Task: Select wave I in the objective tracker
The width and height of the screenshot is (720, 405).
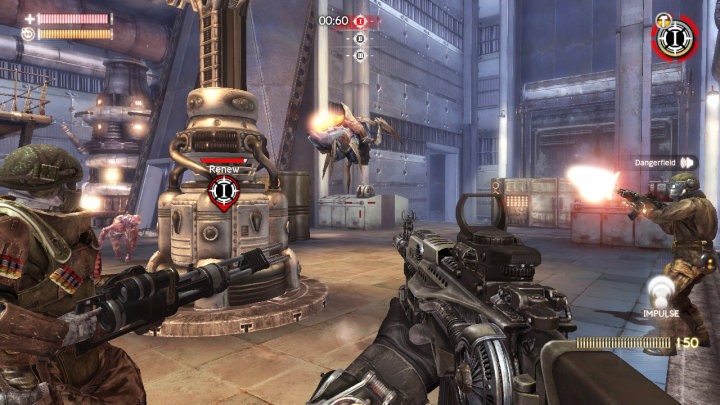Action: click(x=360, y=21)
